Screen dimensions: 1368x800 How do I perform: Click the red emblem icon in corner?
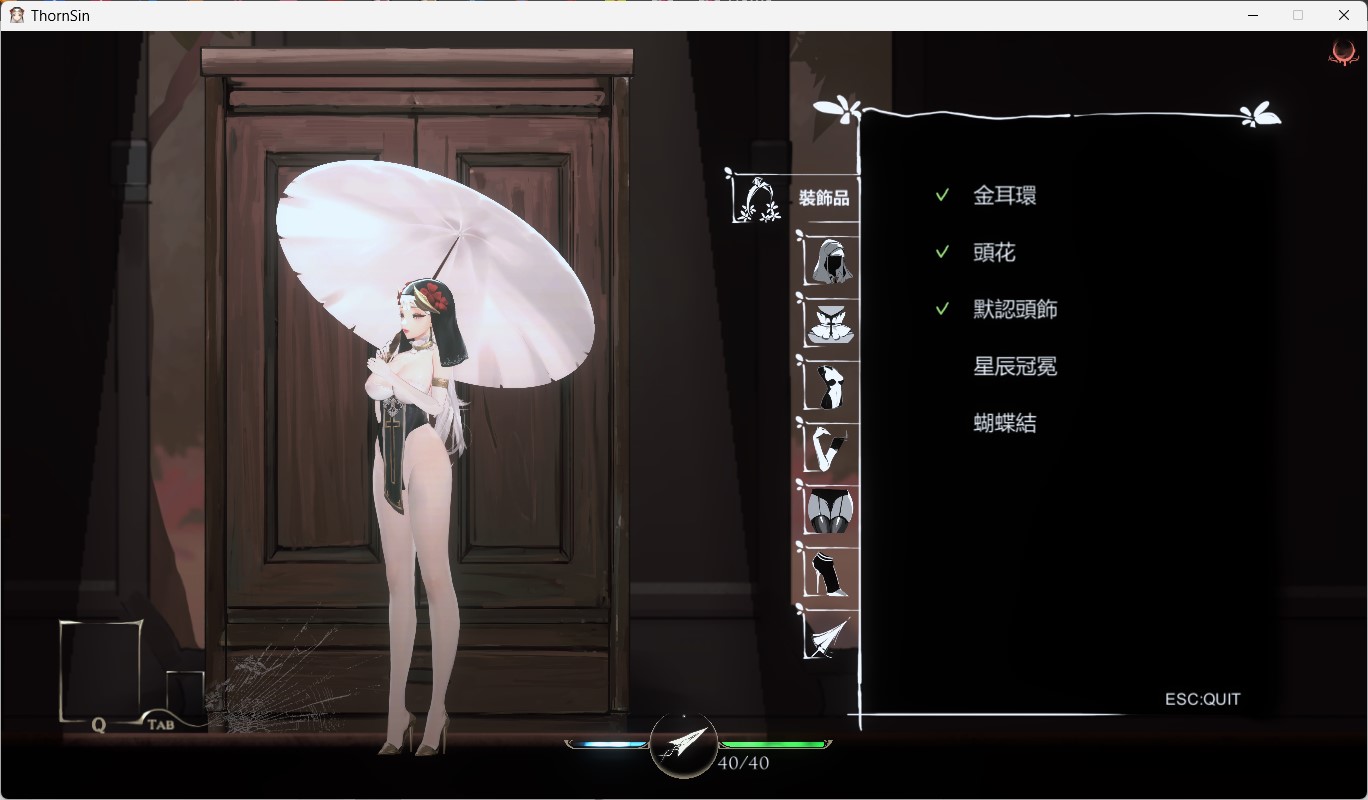(1342, 54)
